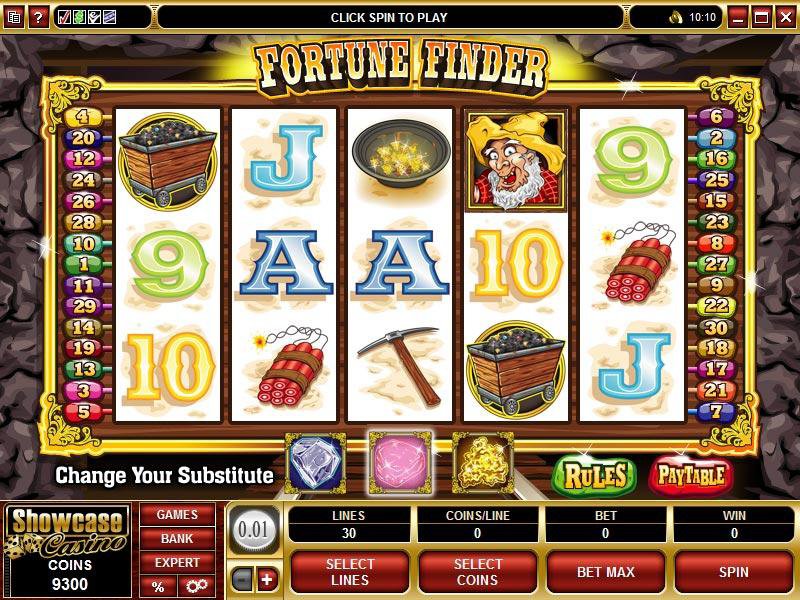Spin the reels with the SPIN button
800x600 pixels.
pyautogui.click(x=734, y=572)
